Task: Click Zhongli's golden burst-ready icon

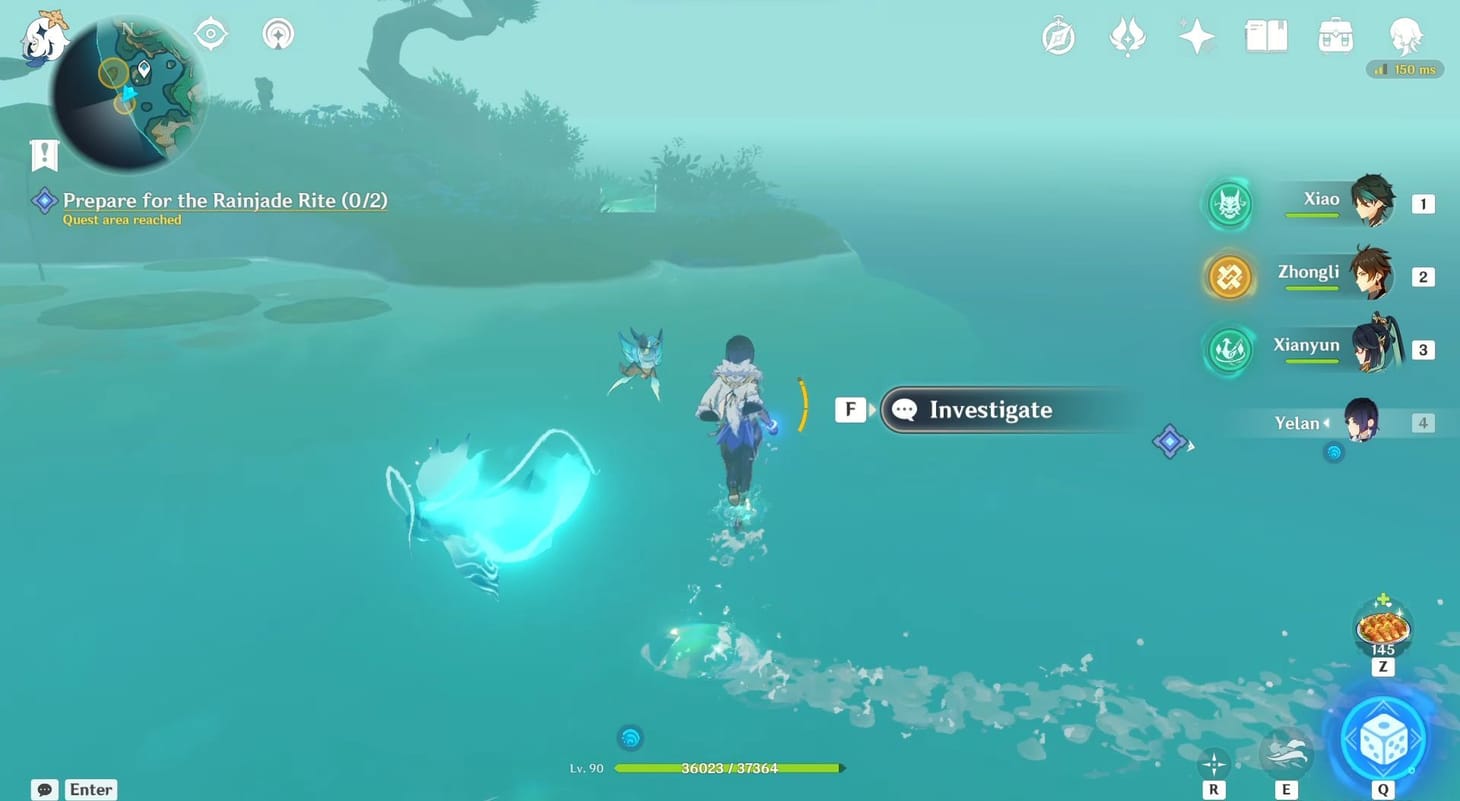Action: pyautogui.click(x=1228, y=277)
